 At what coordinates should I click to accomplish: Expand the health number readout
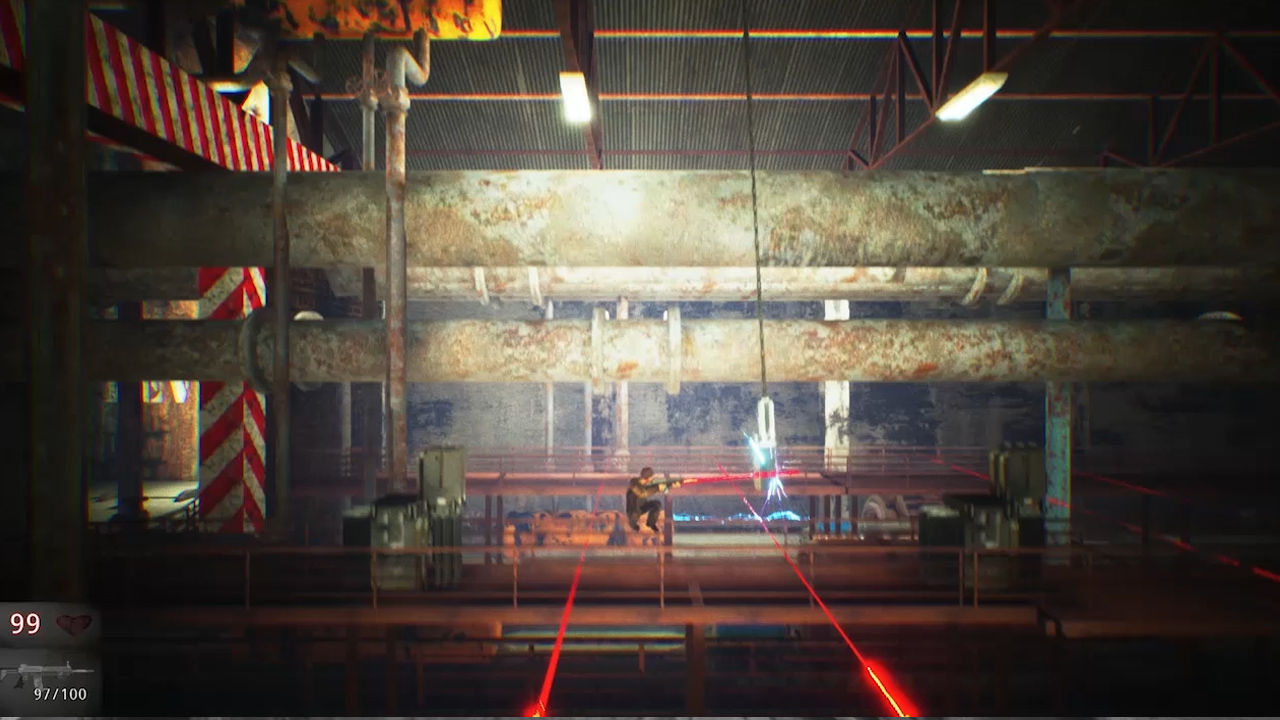click(x=26, y=624)
